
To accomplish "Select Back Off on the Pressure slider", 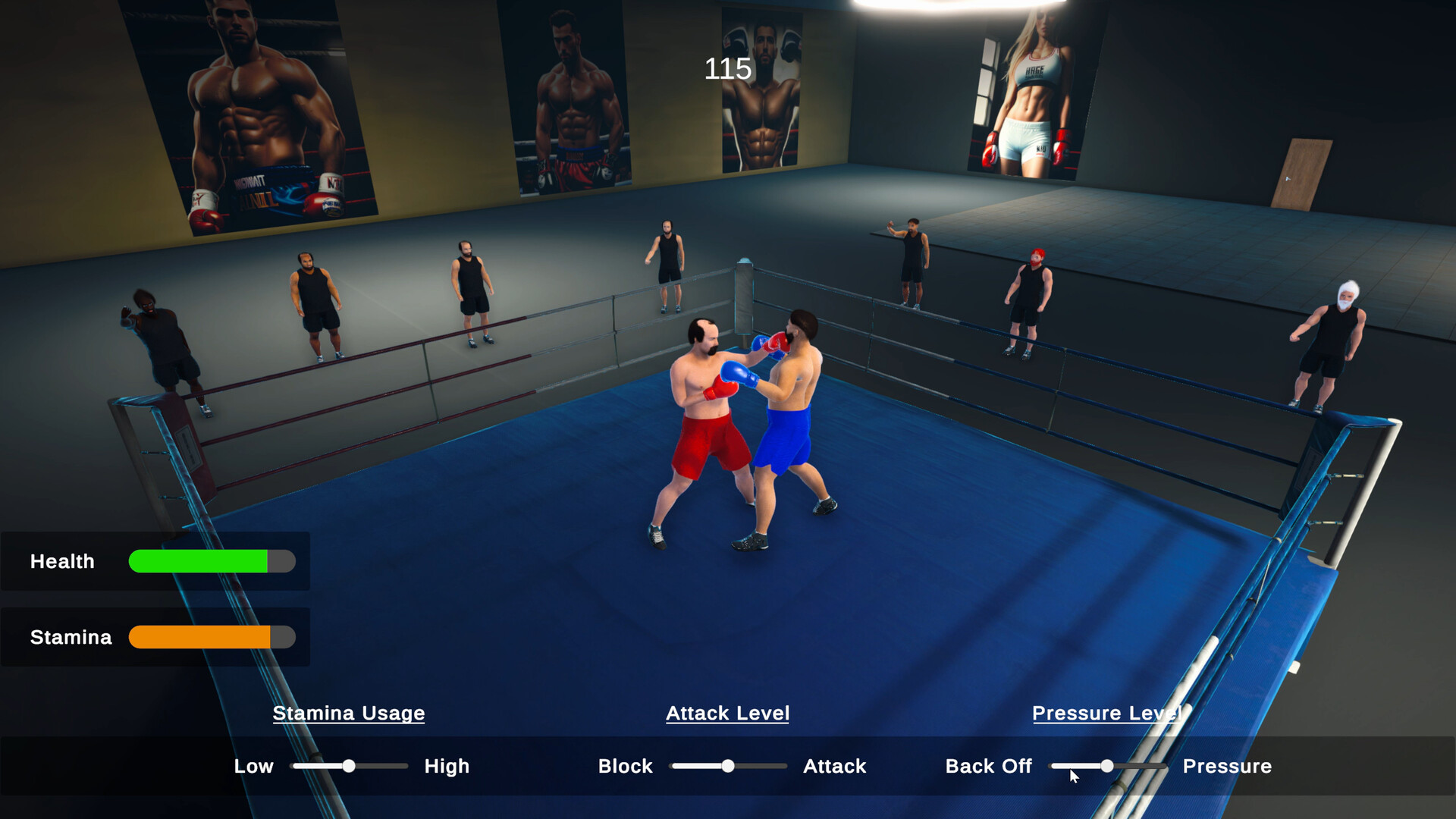I will (x=989, y=766).
